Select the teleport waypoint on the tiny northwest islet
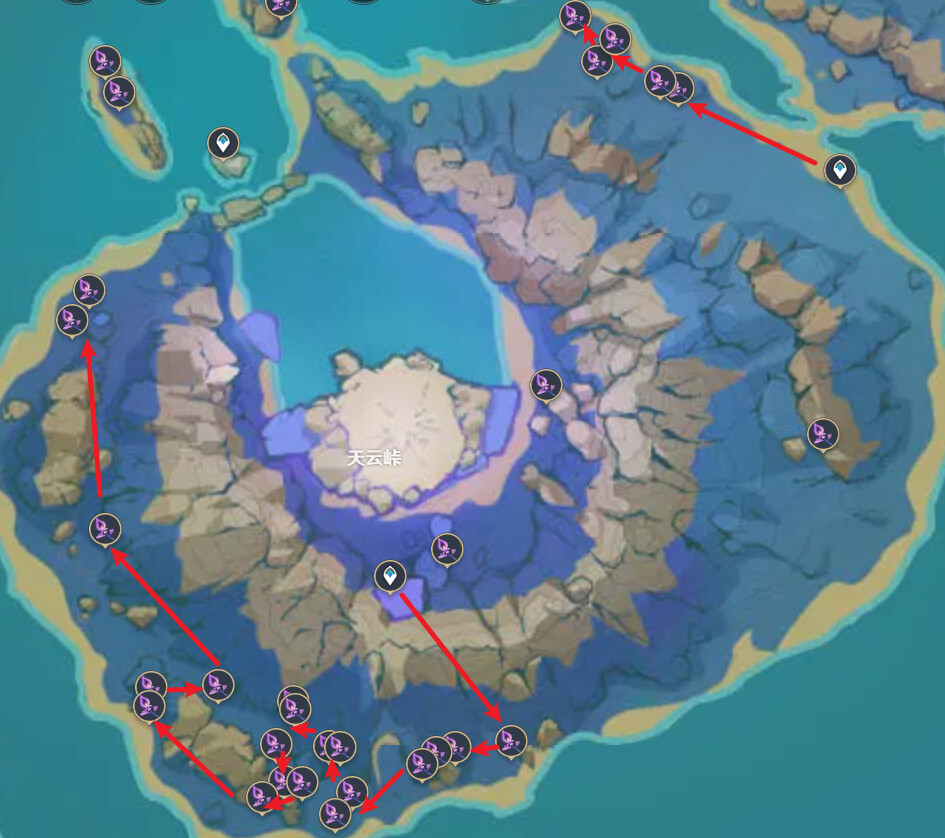945x838 pixels. point(223,143)
